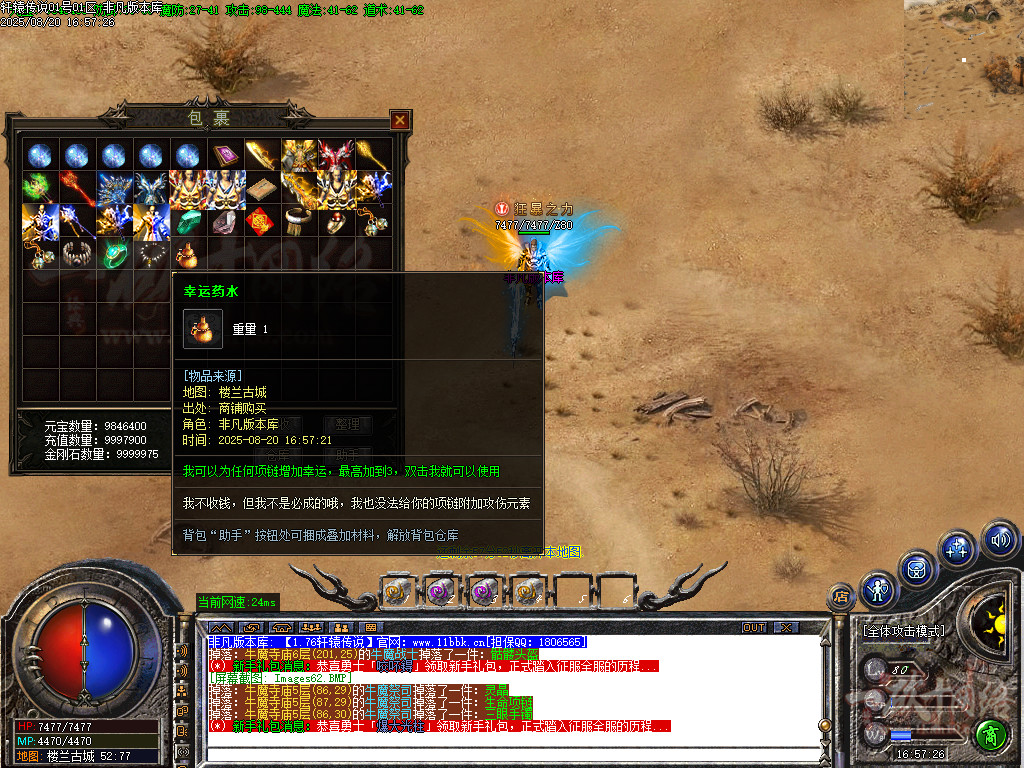Image resolution: width=1024 pixels, height=768 pixels.
Task: Select the red envelope item
Action: point(258,221)
